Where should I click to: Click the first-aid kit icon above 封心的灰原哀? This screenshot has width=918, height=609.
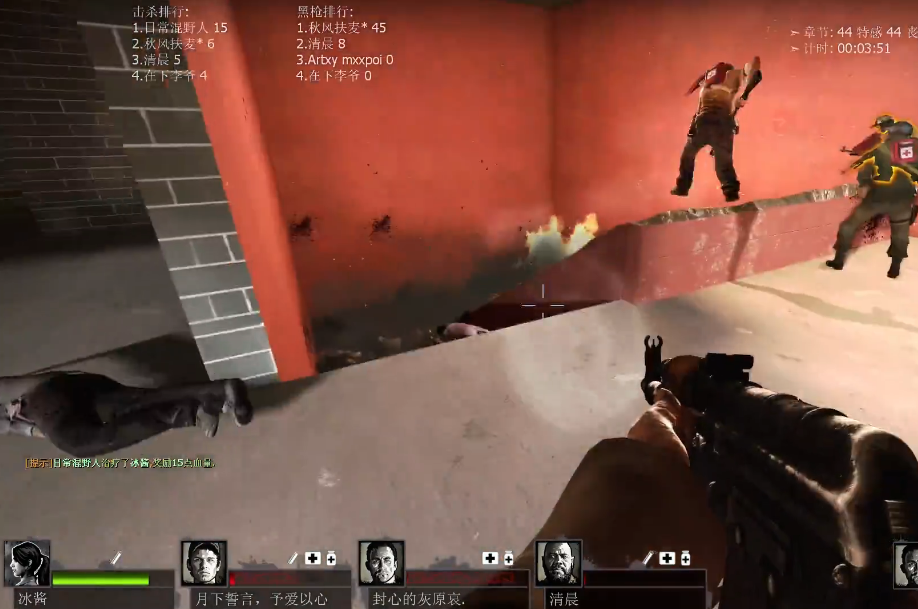490,558
